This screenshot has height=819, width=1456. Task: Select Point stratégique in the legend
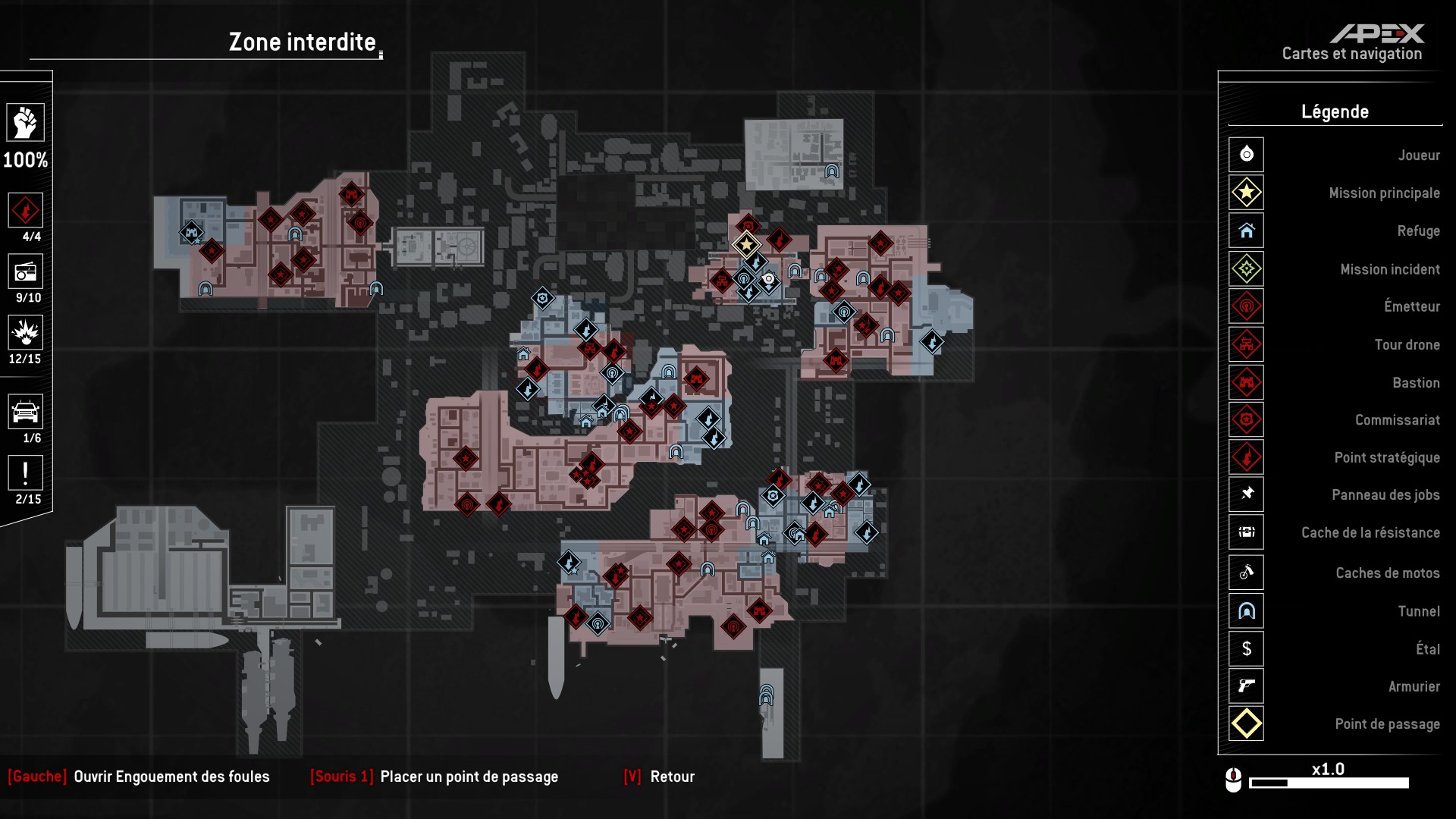tap(1246, 457)
